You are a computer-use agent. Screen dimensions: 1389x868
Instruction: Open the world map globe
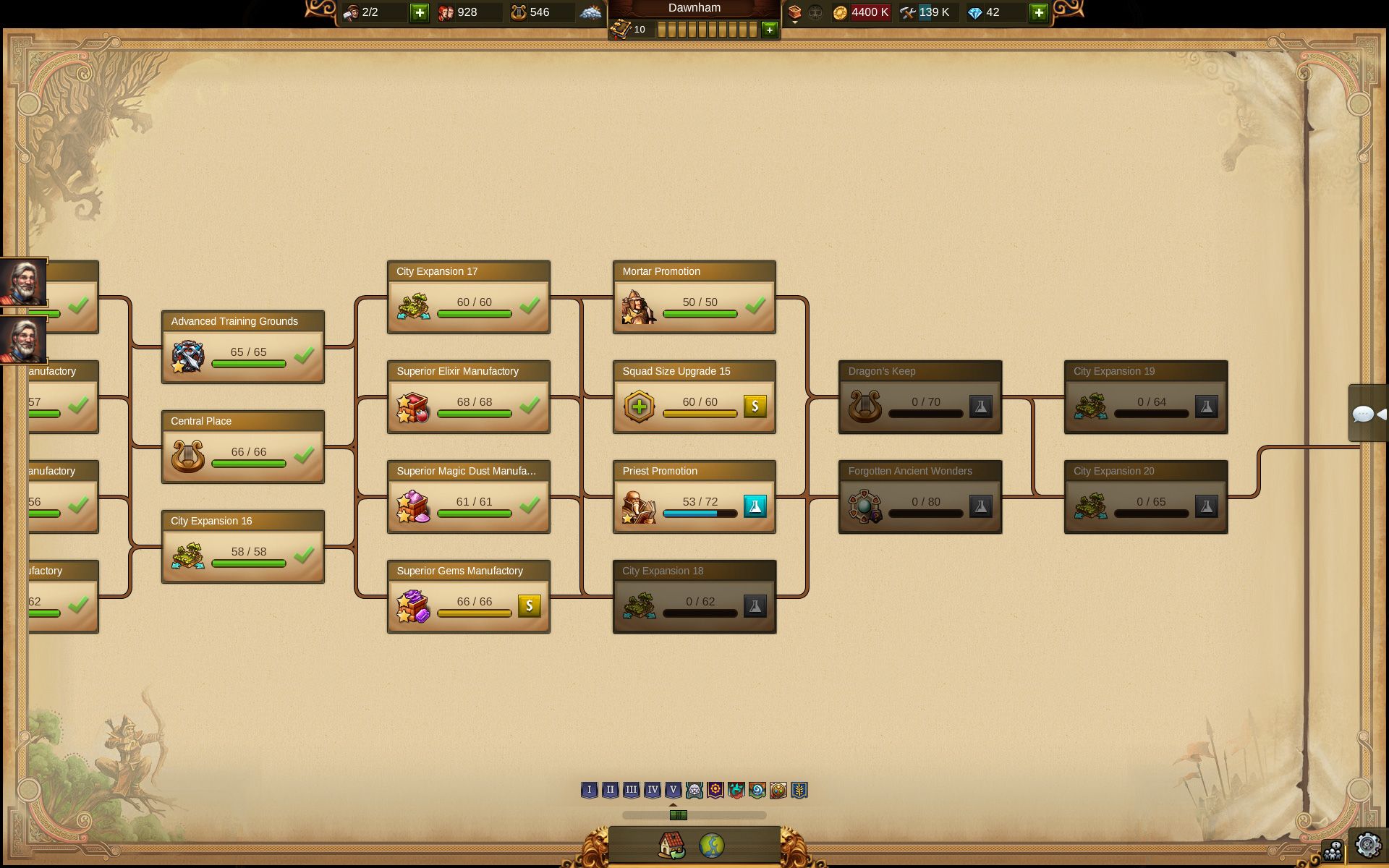712,845
